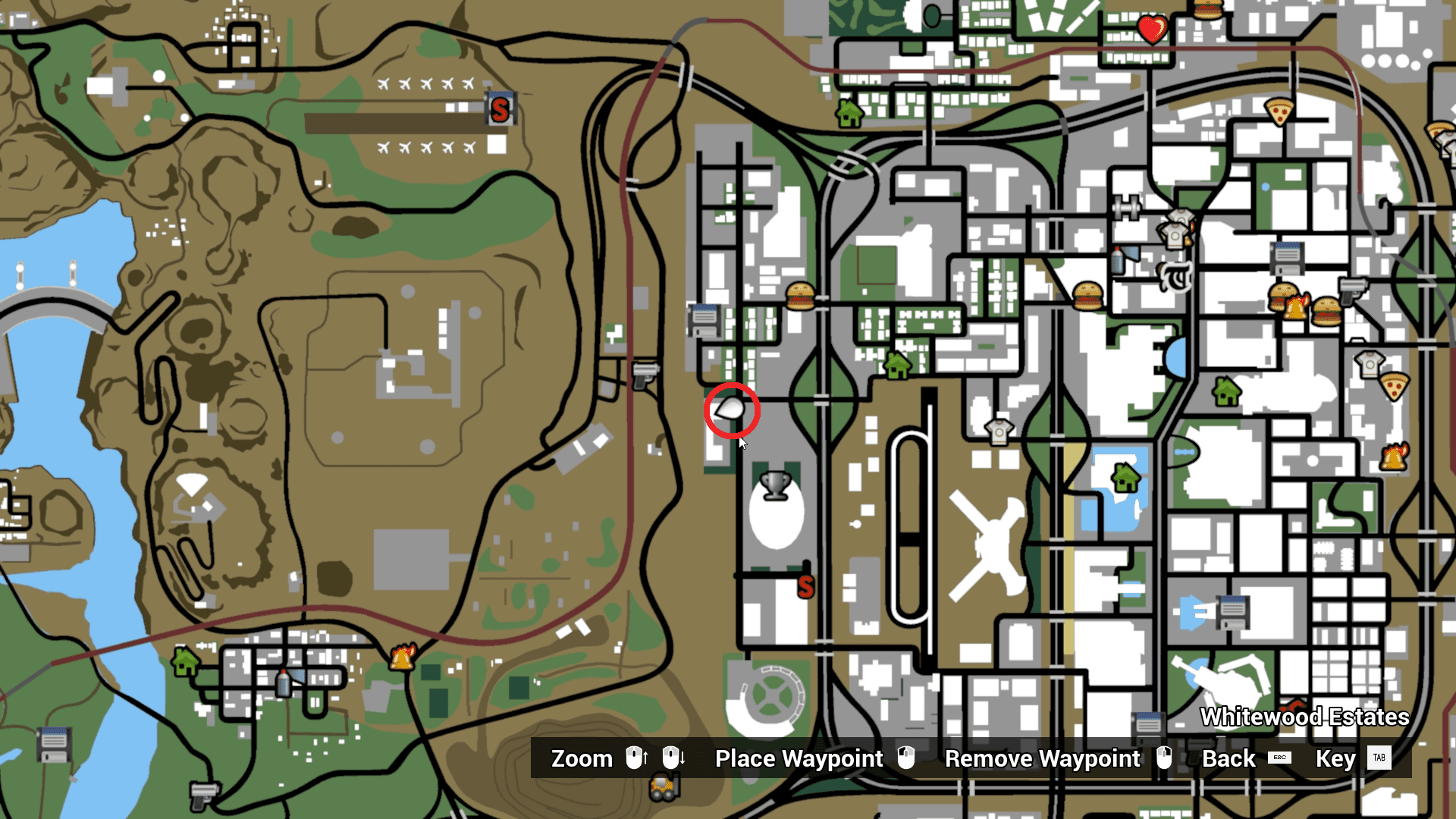Select the red S save point near the airport
The image size is (1456, 819).
[x=500, y=108]
